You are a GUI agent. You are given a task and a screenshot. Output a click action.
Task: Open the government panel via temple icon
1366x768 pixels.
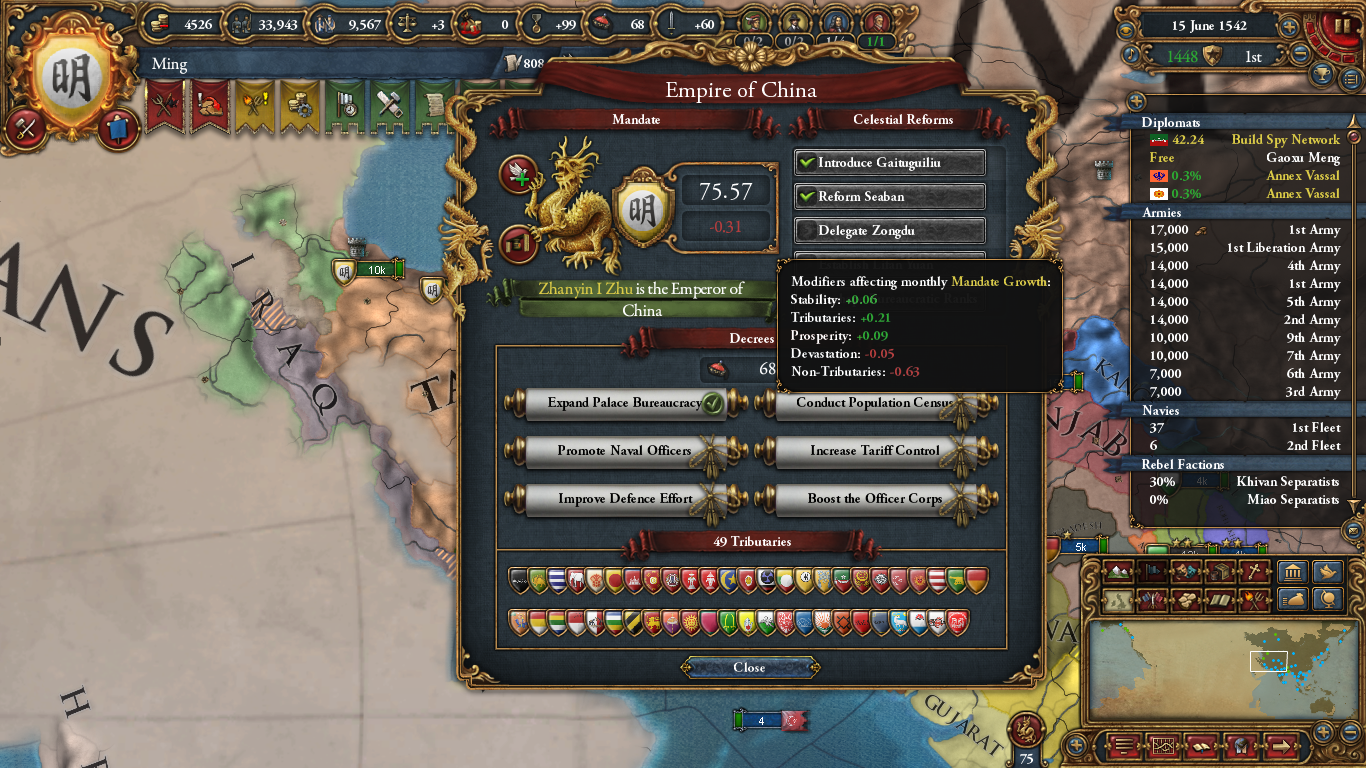coord(1293,570)
